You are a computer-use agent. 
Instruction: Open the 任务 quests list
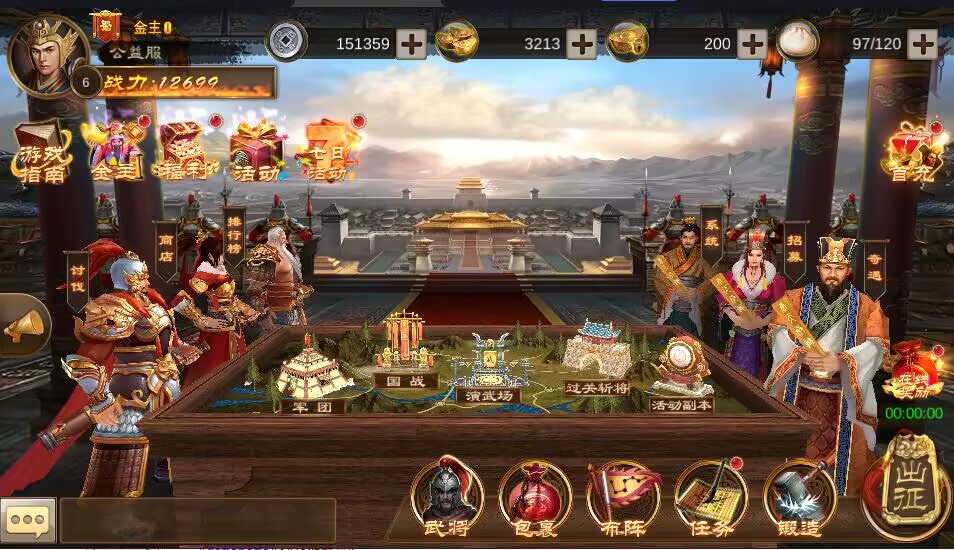(x=710, y=496)
